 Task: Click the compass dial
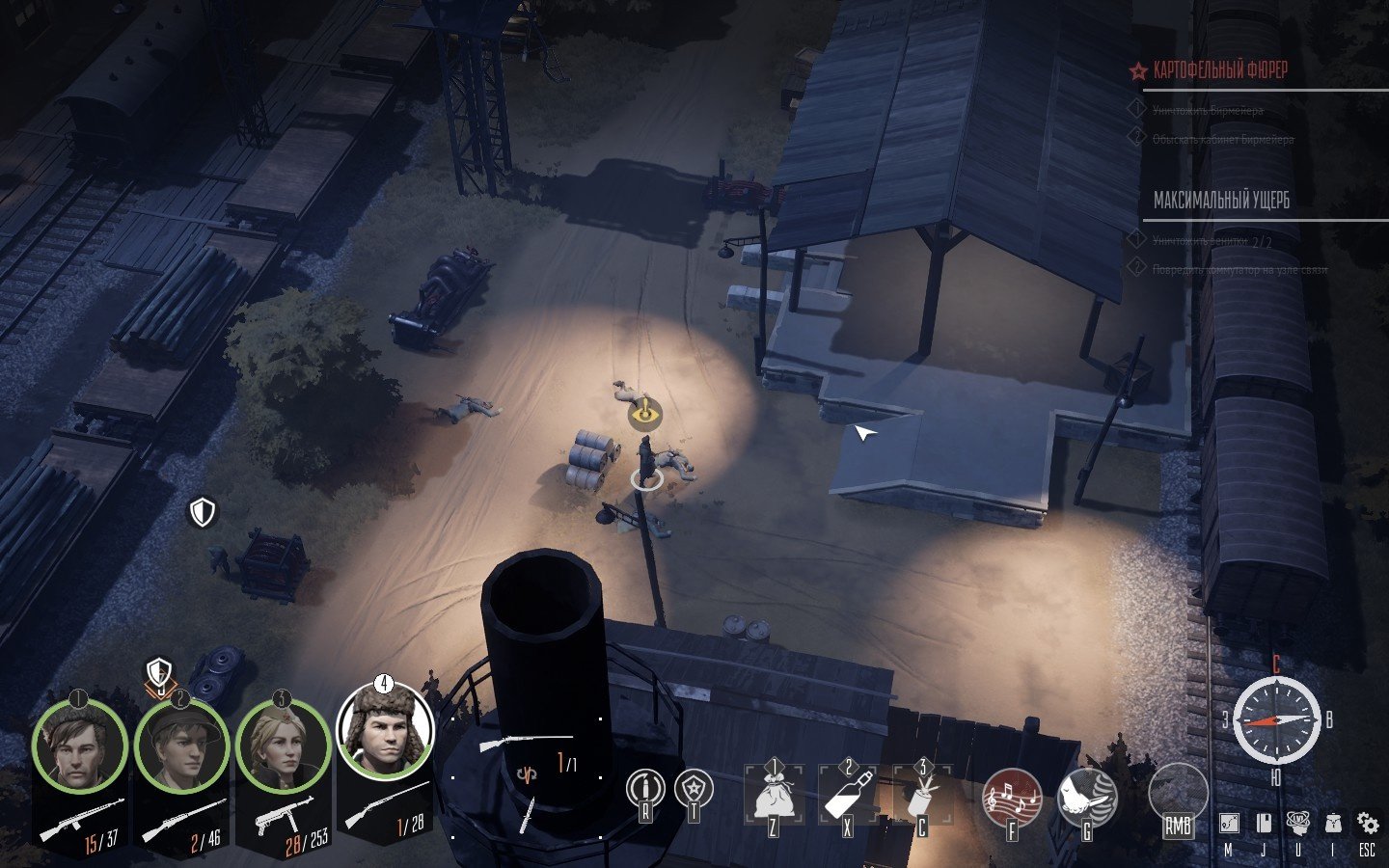(1276, 720)
